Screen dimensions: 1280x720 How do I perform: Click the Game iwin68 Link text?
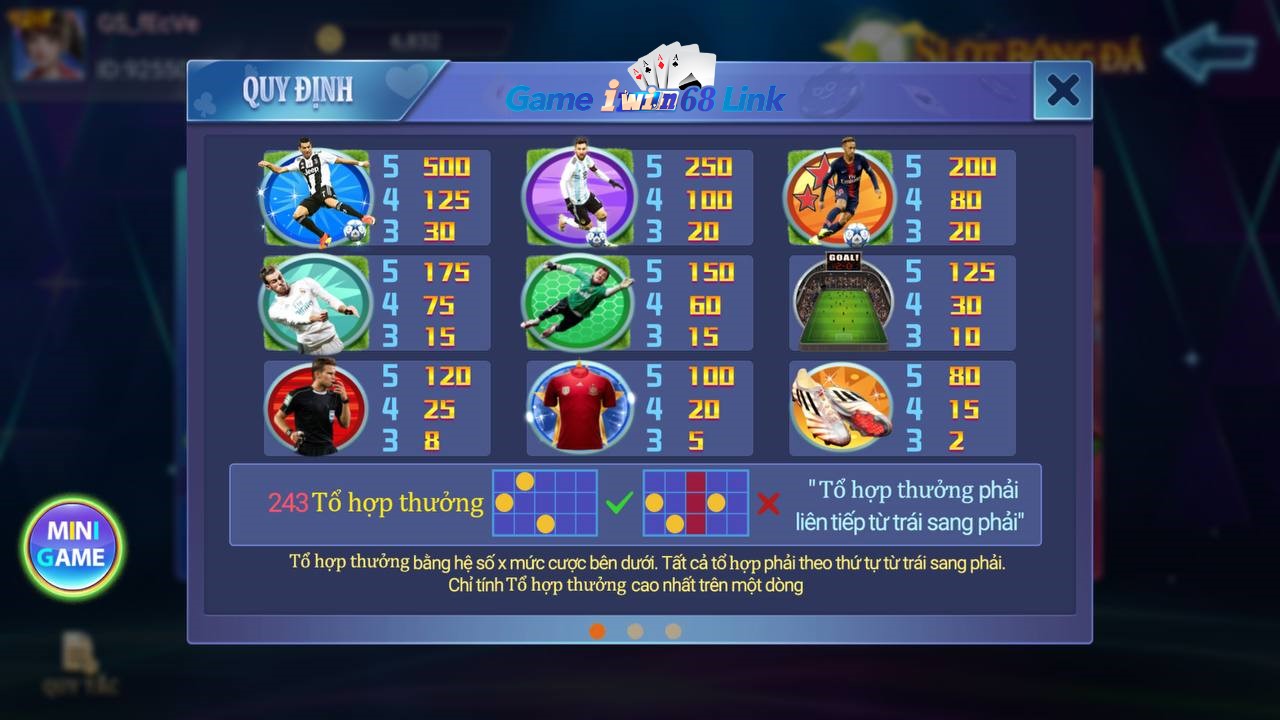pos(644,98)
